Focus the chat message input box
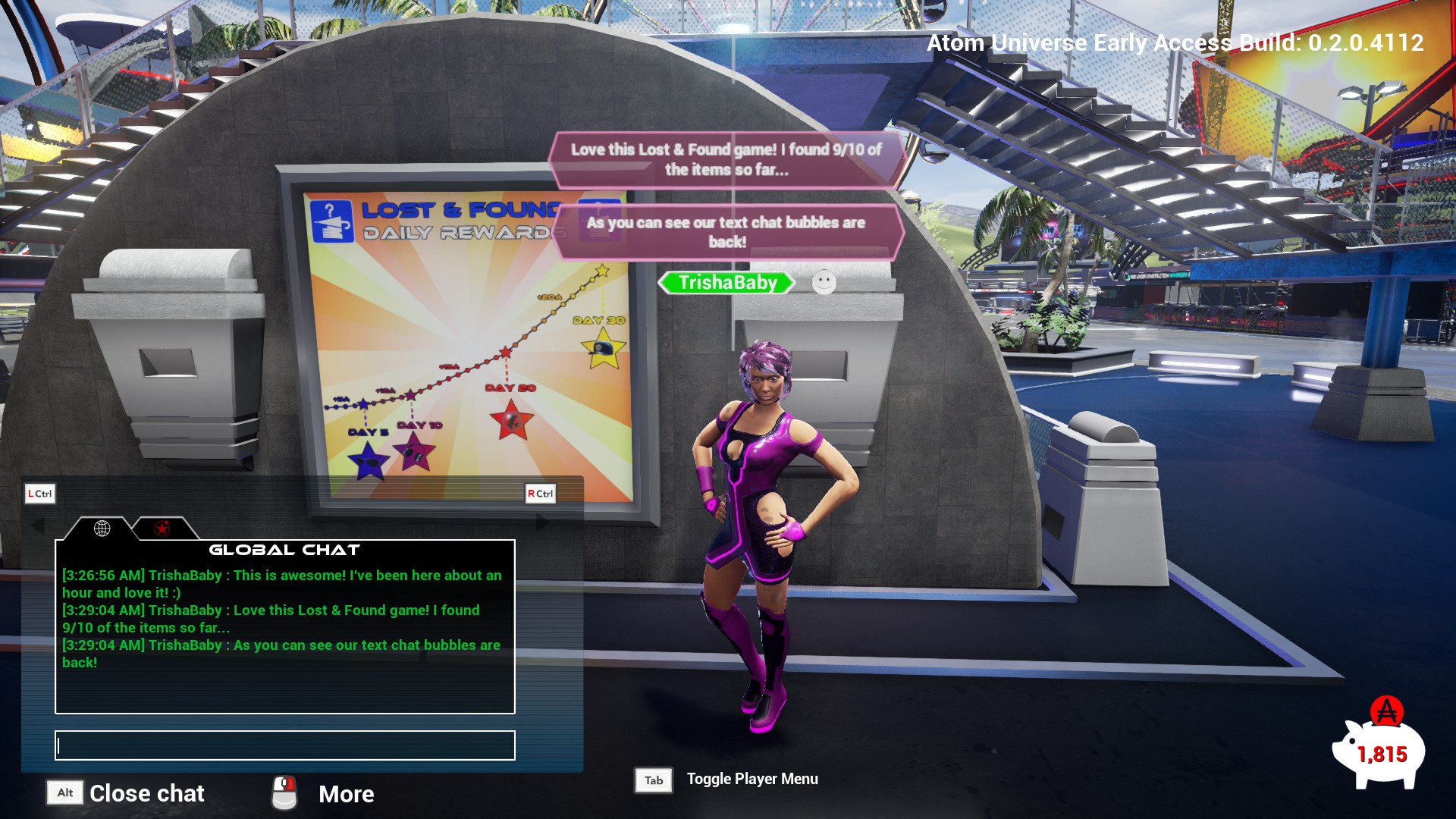Screen dimensions: 1456x819 [285, 745]
